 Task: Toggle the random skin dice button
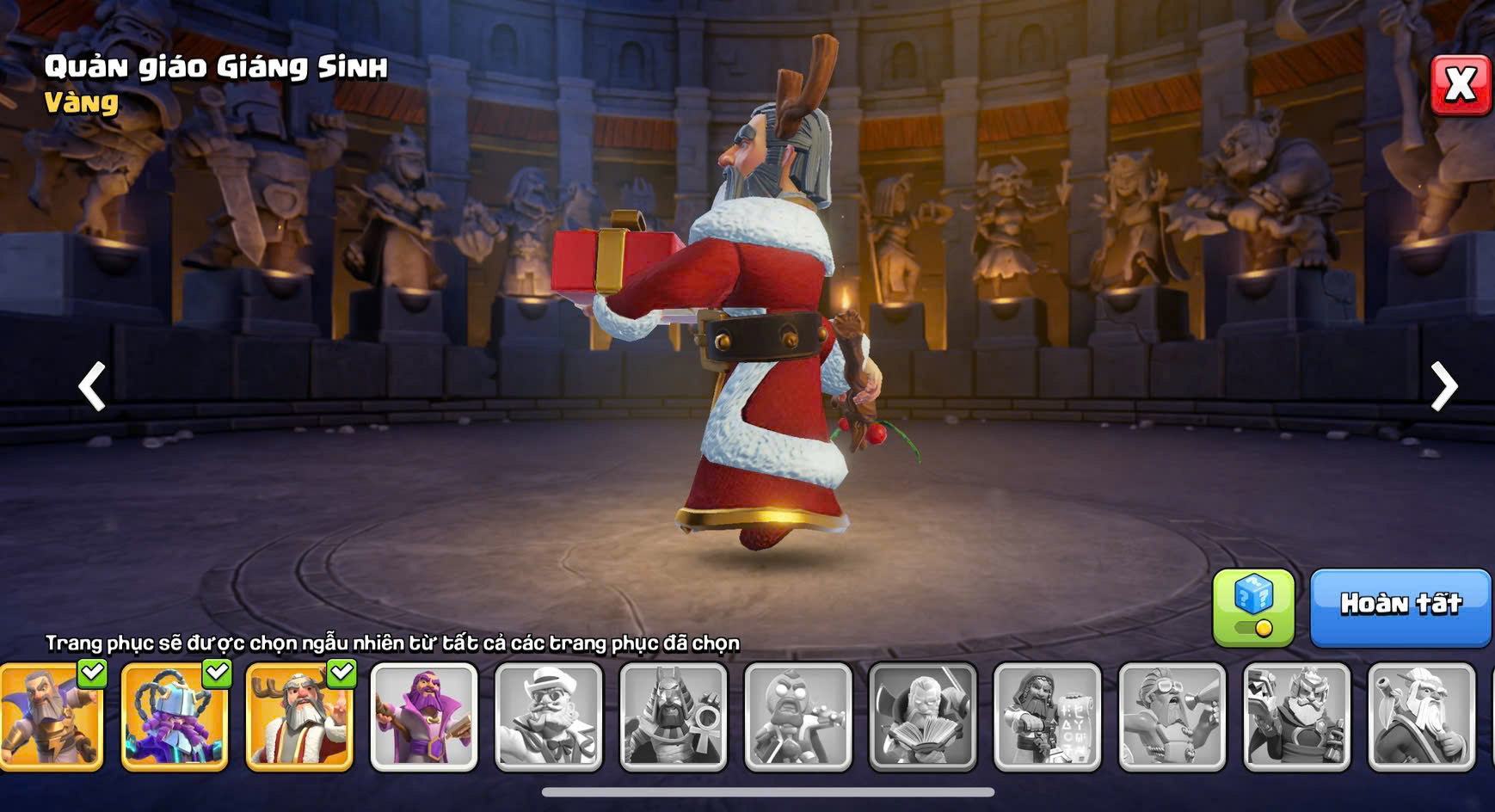1253,607
